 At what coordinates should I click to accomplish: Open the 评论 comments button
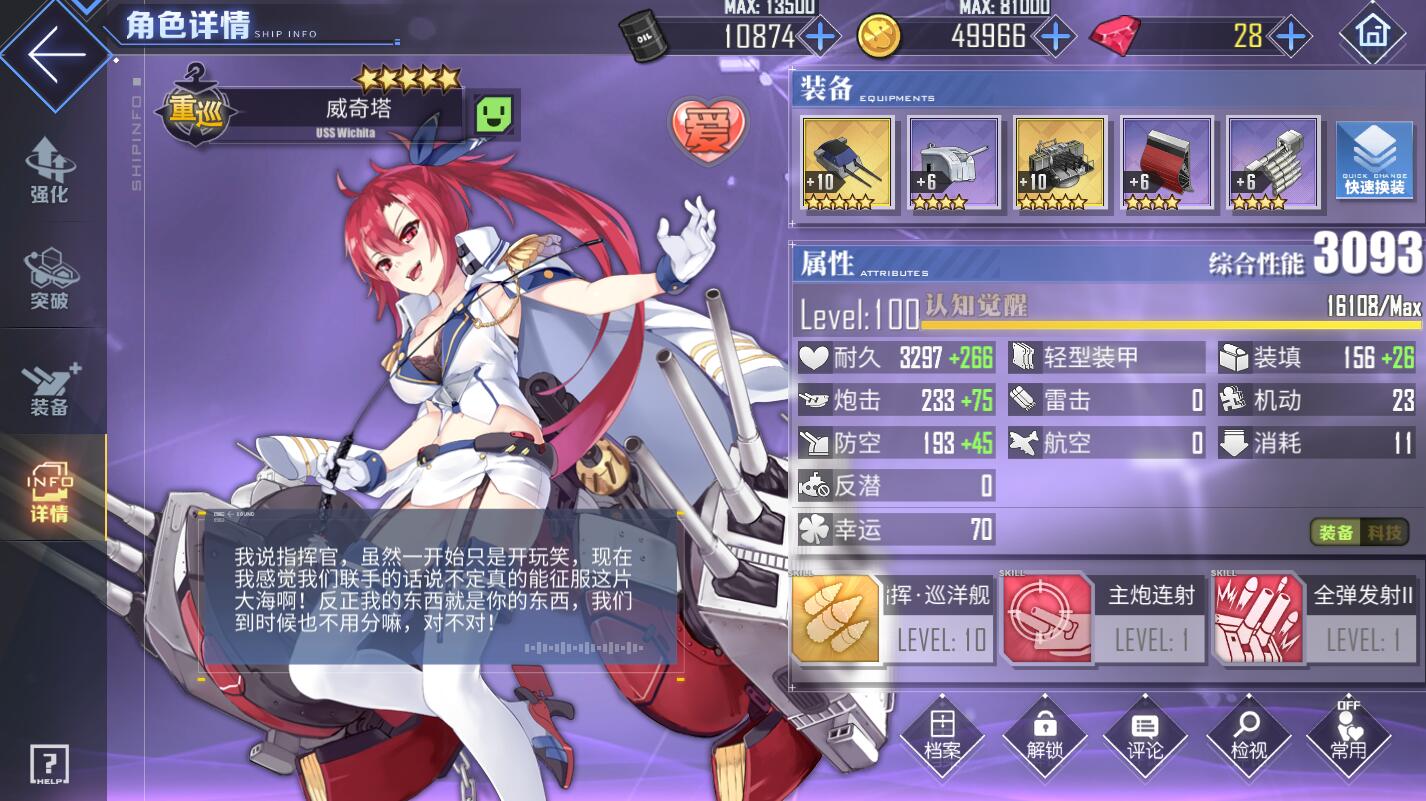tap(1145, 737)
